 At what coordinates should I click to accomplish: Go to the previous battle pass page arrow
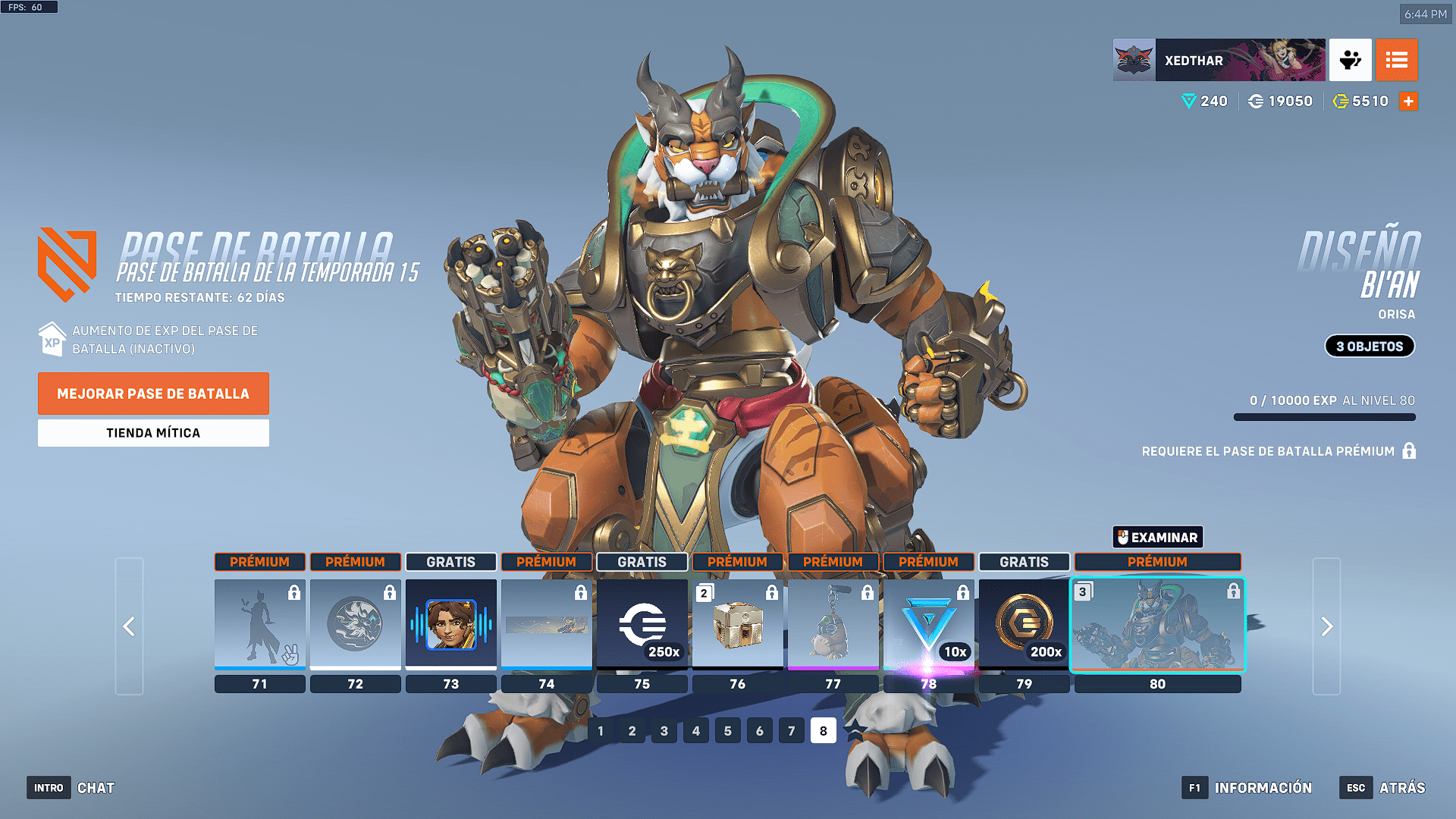point(129,626)
